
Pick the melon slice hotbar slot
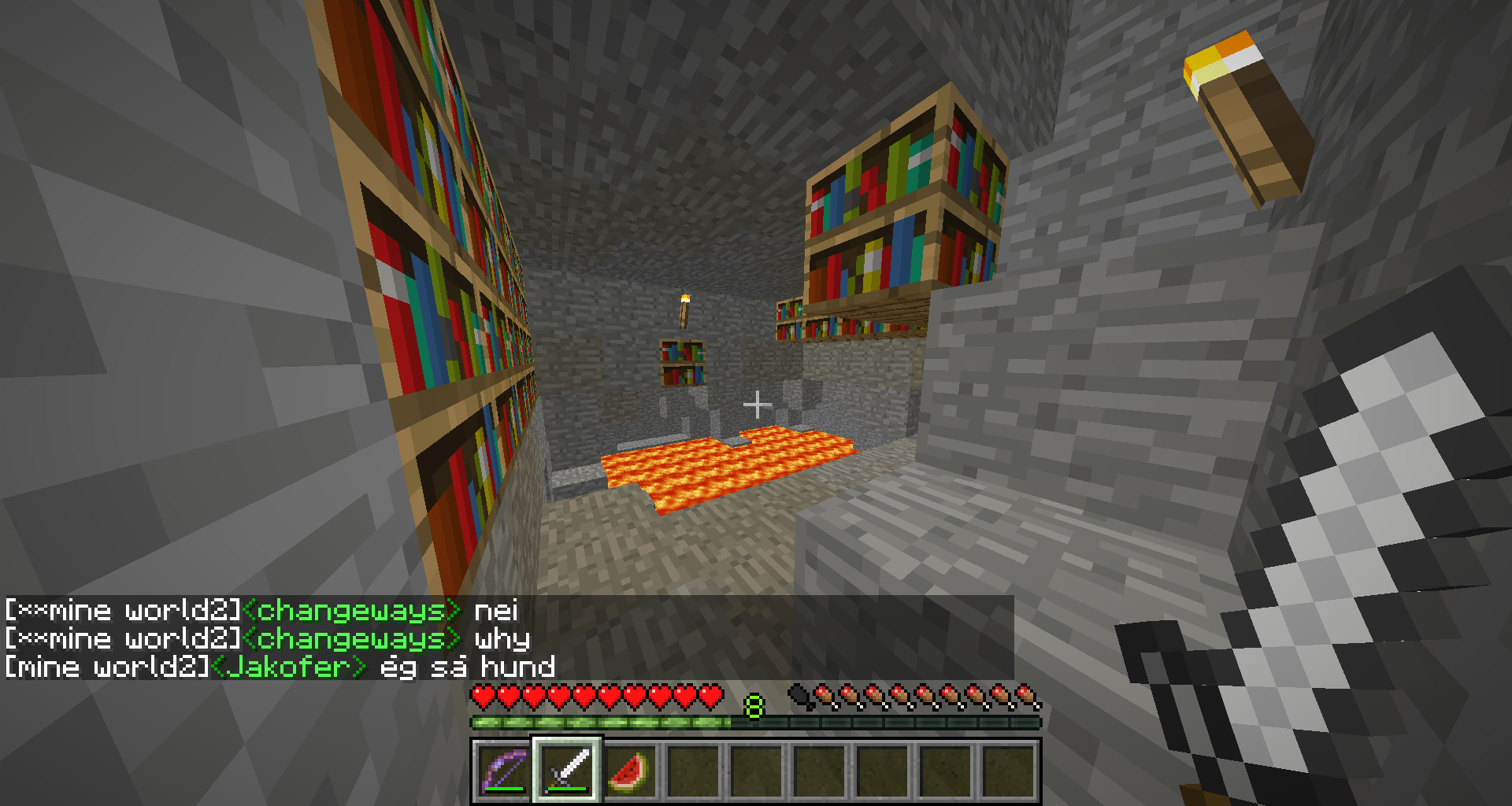coord(630,771)
